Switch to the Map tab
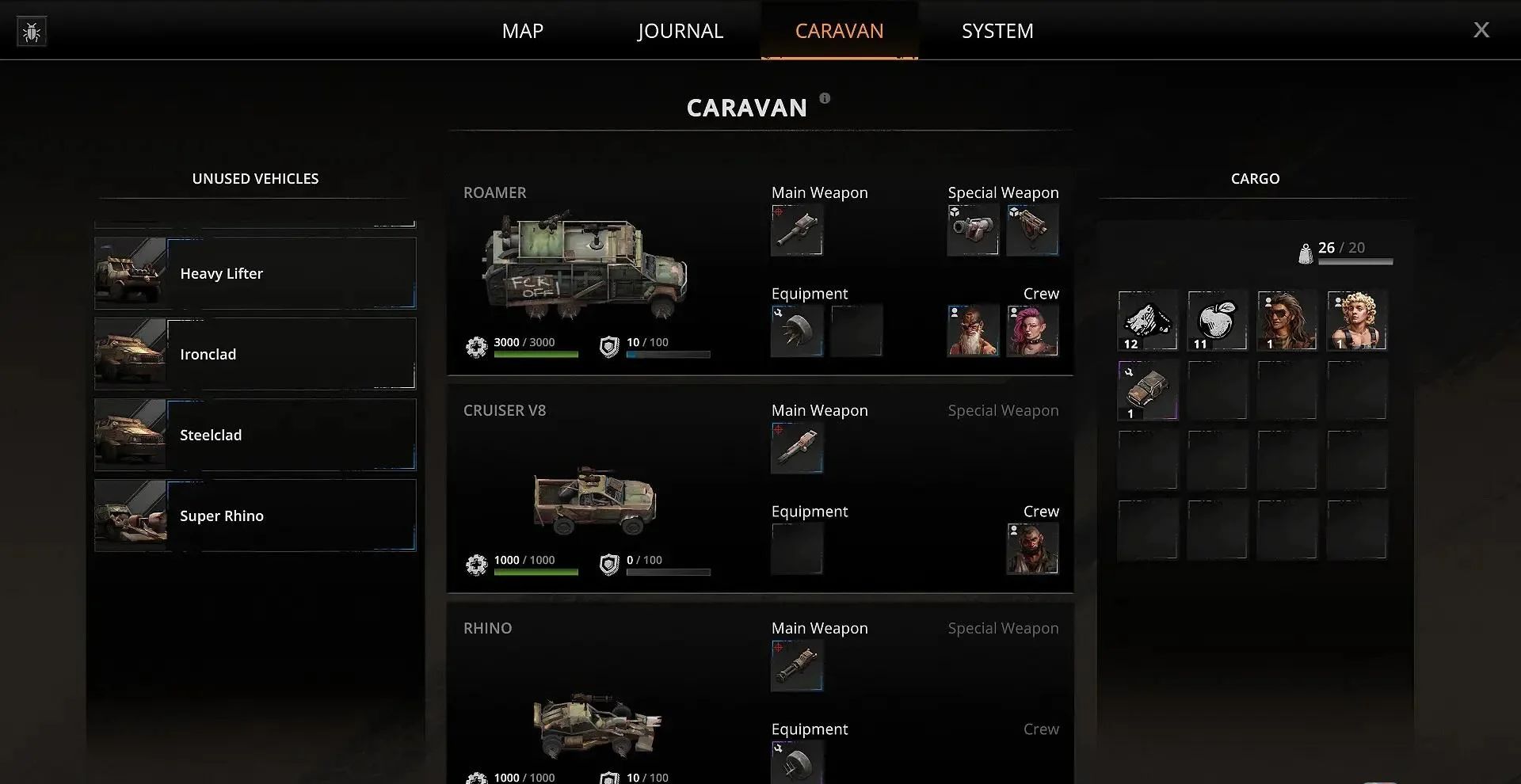The width and height of the screenshot is (1521, 784). 522,31
